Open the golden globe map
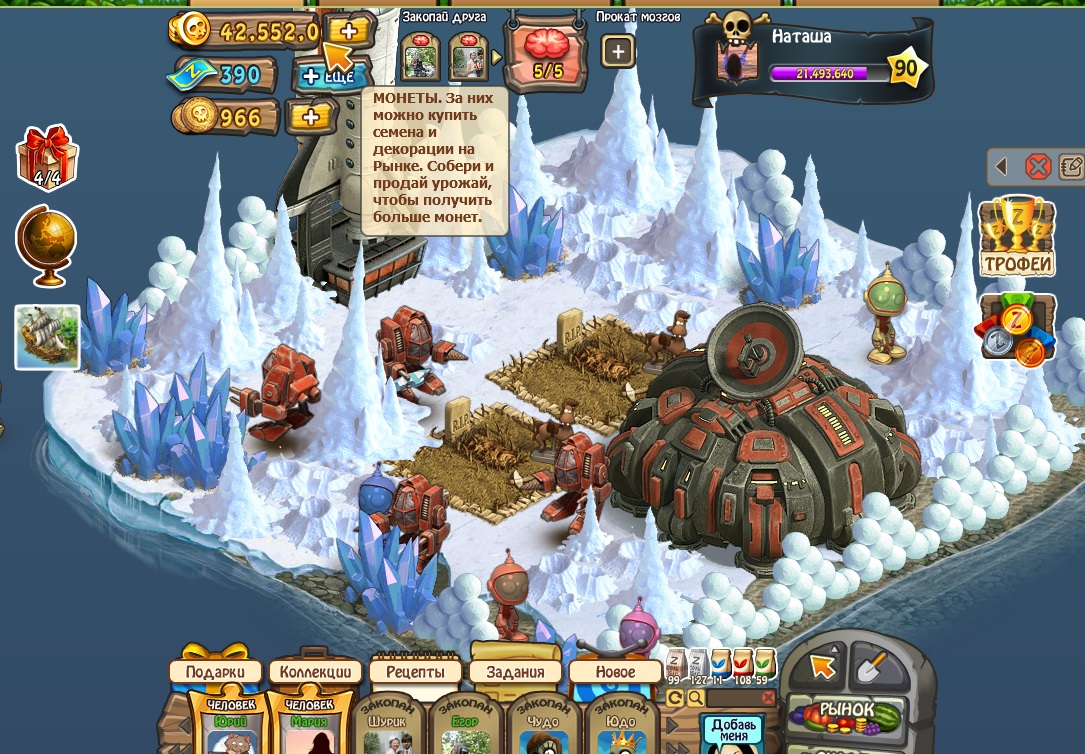This screenshot has width=1085, height=754. [46, 241]
